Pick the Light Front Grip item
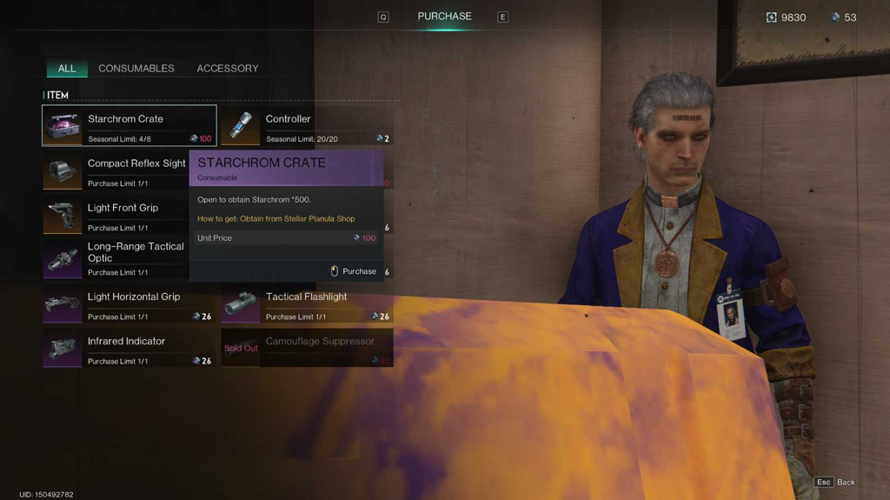The height and width of the screenshot is (500, 890). pyautogui.click(x=115, y=215)
